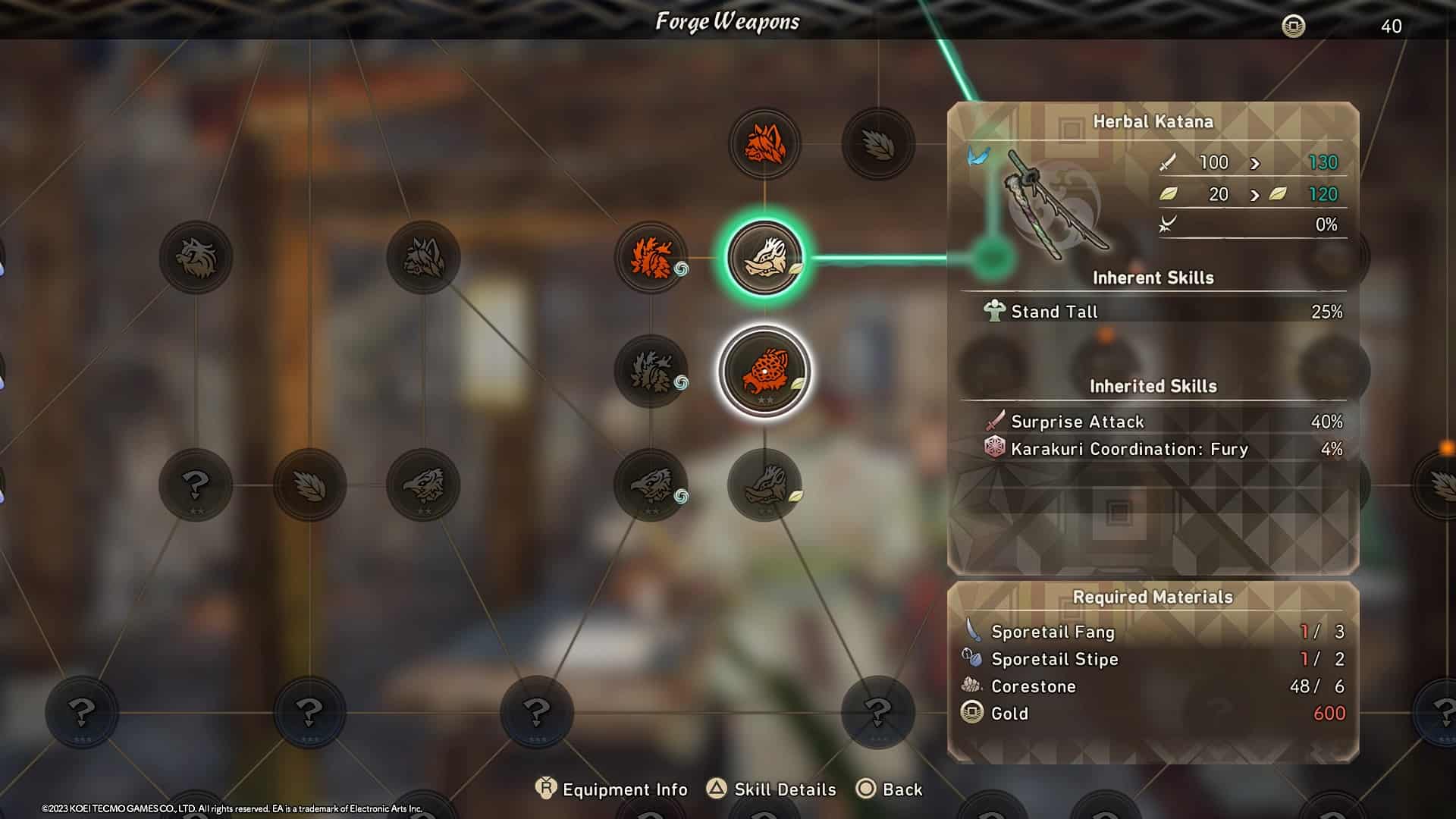
Task: Pick the greyed-out boar node with leaf badge
Action: click(764, 485)
